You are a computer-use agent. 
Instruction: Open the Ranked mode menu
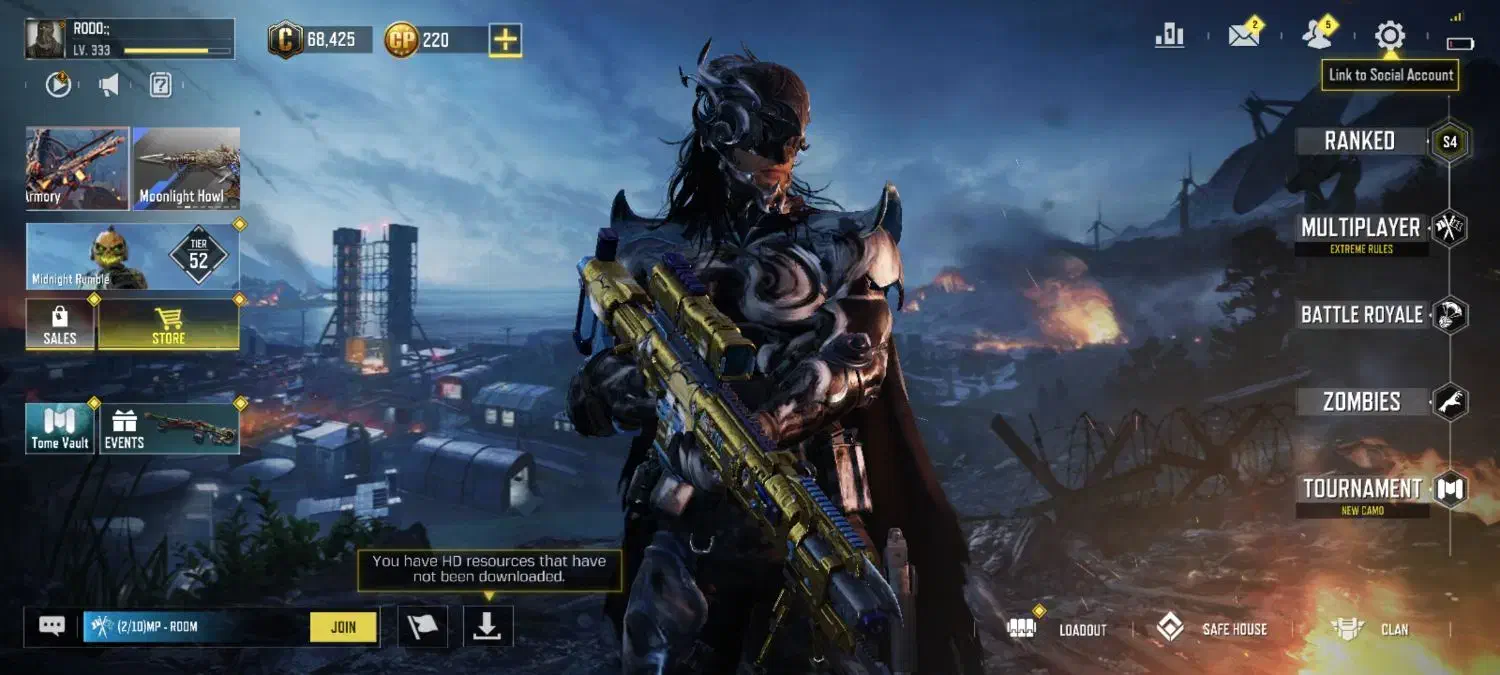pos(1361,141)
